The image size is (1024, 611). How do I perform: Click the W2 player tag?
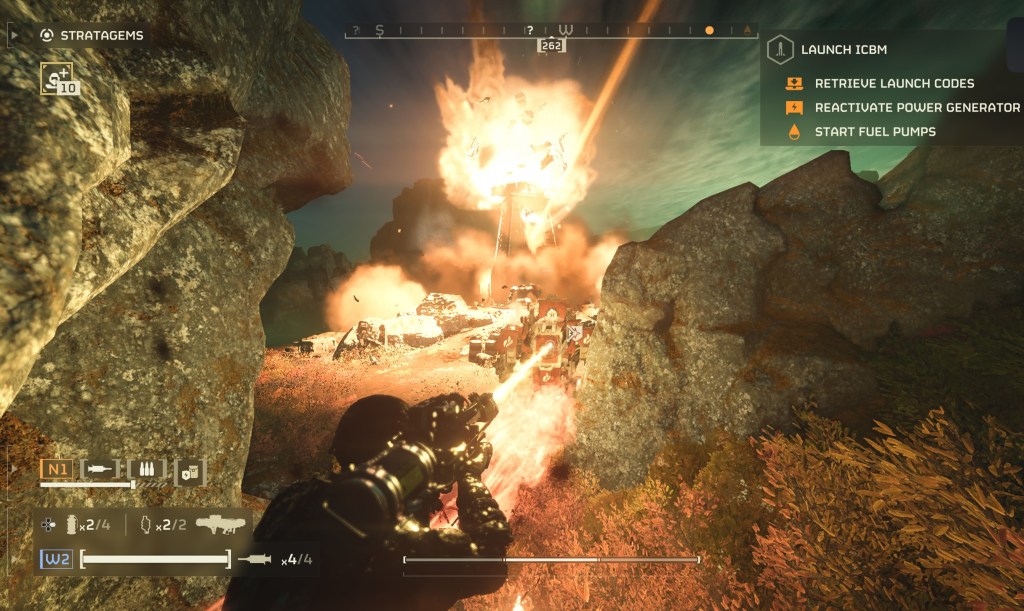[55, 558]
